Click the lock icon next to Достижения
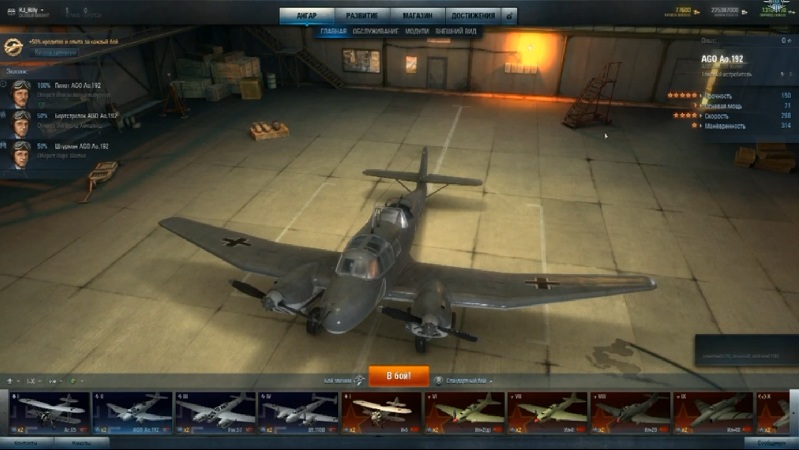This screenshot has height=450, width=799. click(x=509, y=17)
